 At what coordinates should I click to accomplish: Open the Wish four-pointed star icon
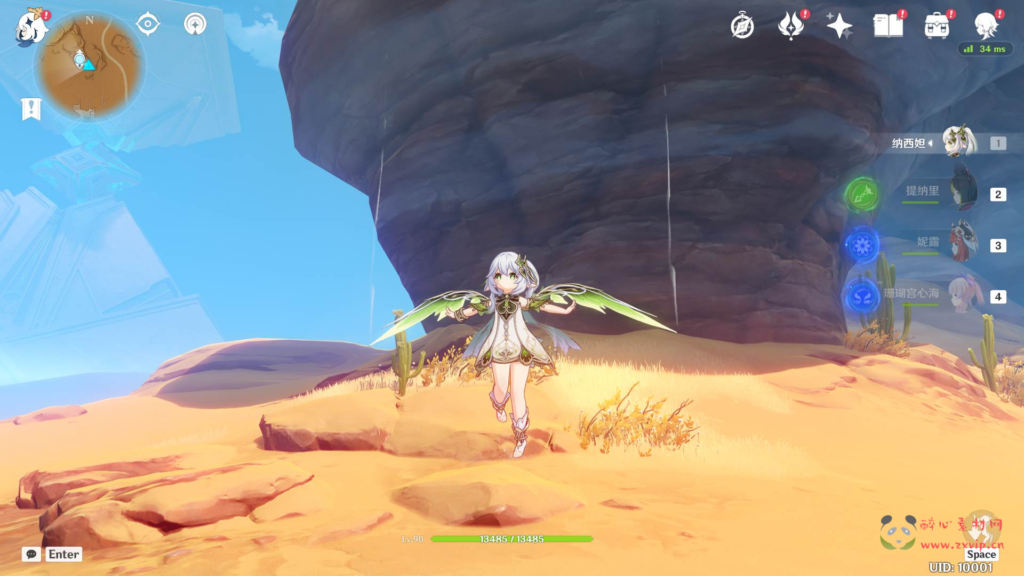pyautogui.click(x=839, y=26)
